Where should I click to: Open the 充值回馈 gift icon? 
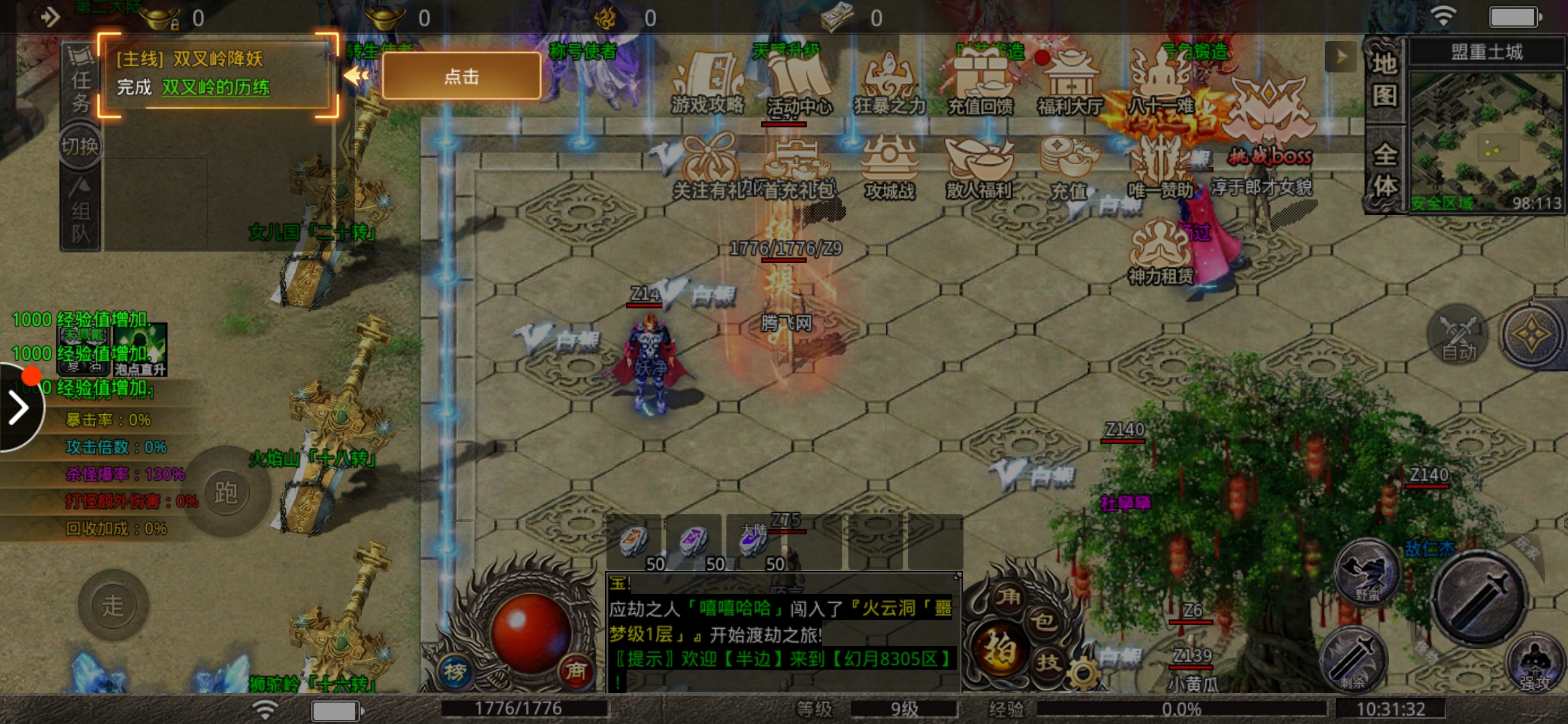[x=980, y=83]
